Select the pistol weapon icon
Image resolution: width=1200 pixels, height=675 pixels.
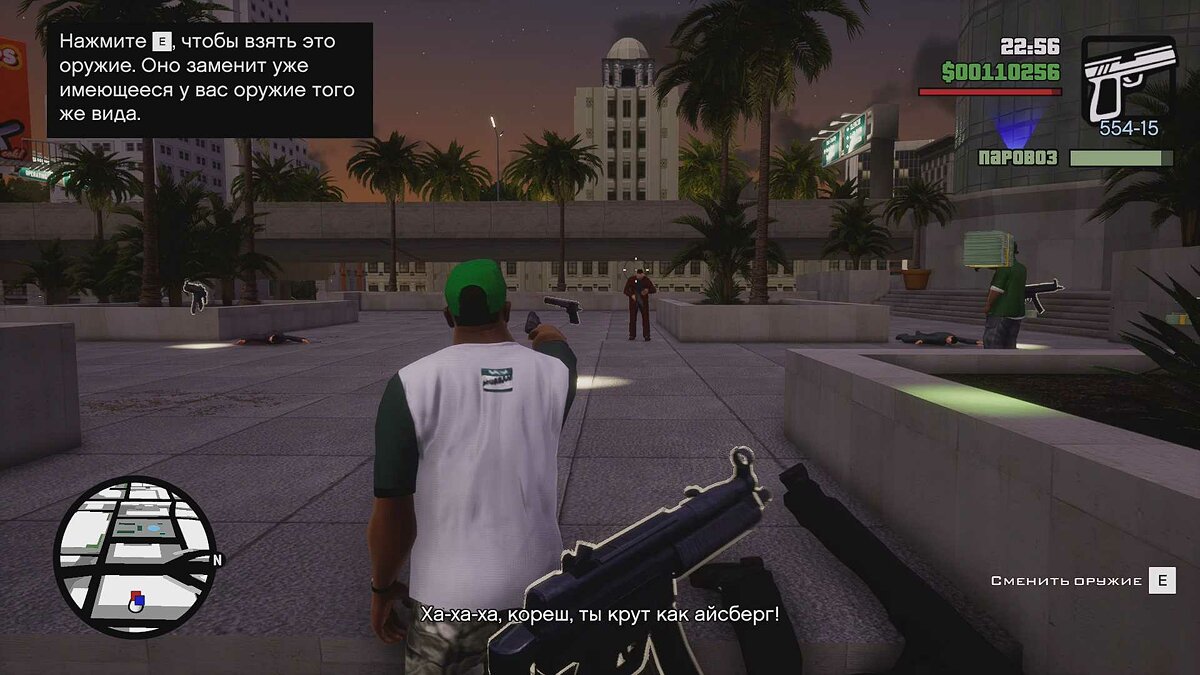point(1129,79)
